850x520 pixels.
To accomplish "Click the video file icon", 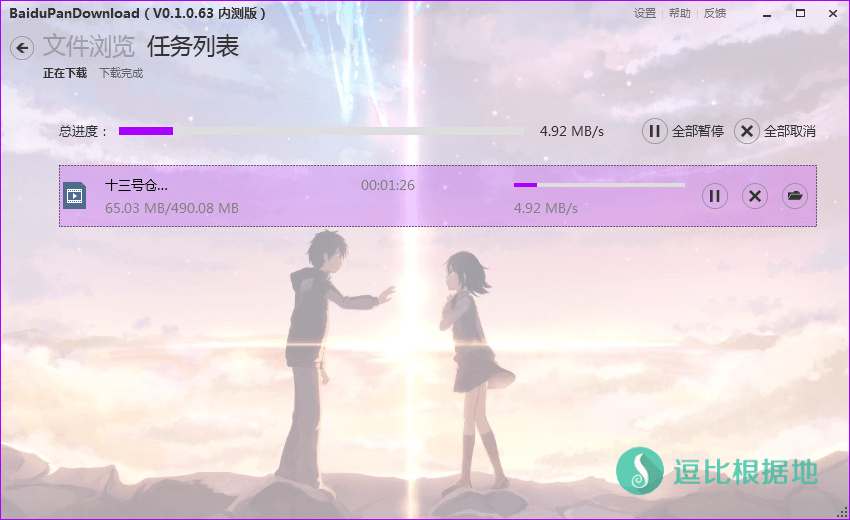I will 75,195.
